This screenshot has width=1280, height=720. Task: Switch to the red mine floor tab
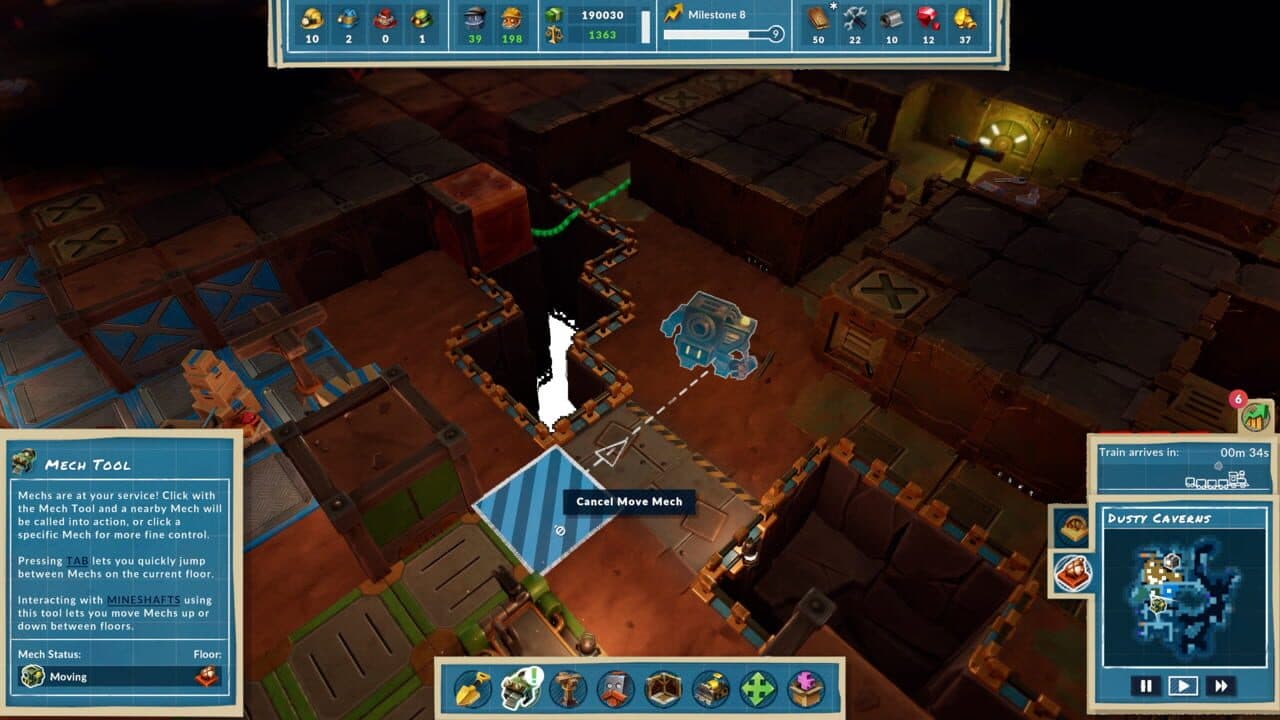click(x=1072, y=573)
